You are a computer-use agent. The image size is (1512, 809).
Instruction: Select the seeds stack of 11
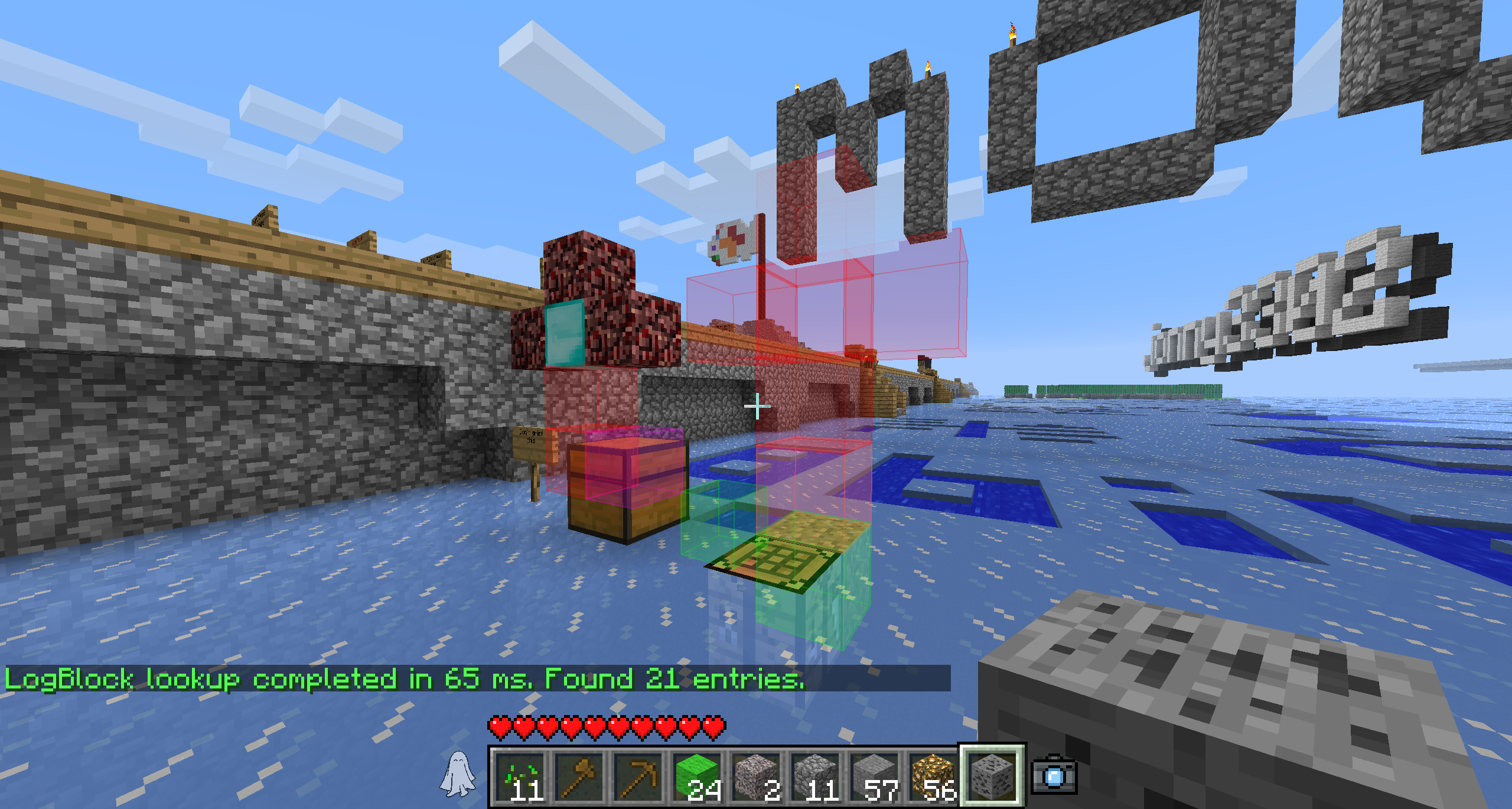(x=520, y=776)
